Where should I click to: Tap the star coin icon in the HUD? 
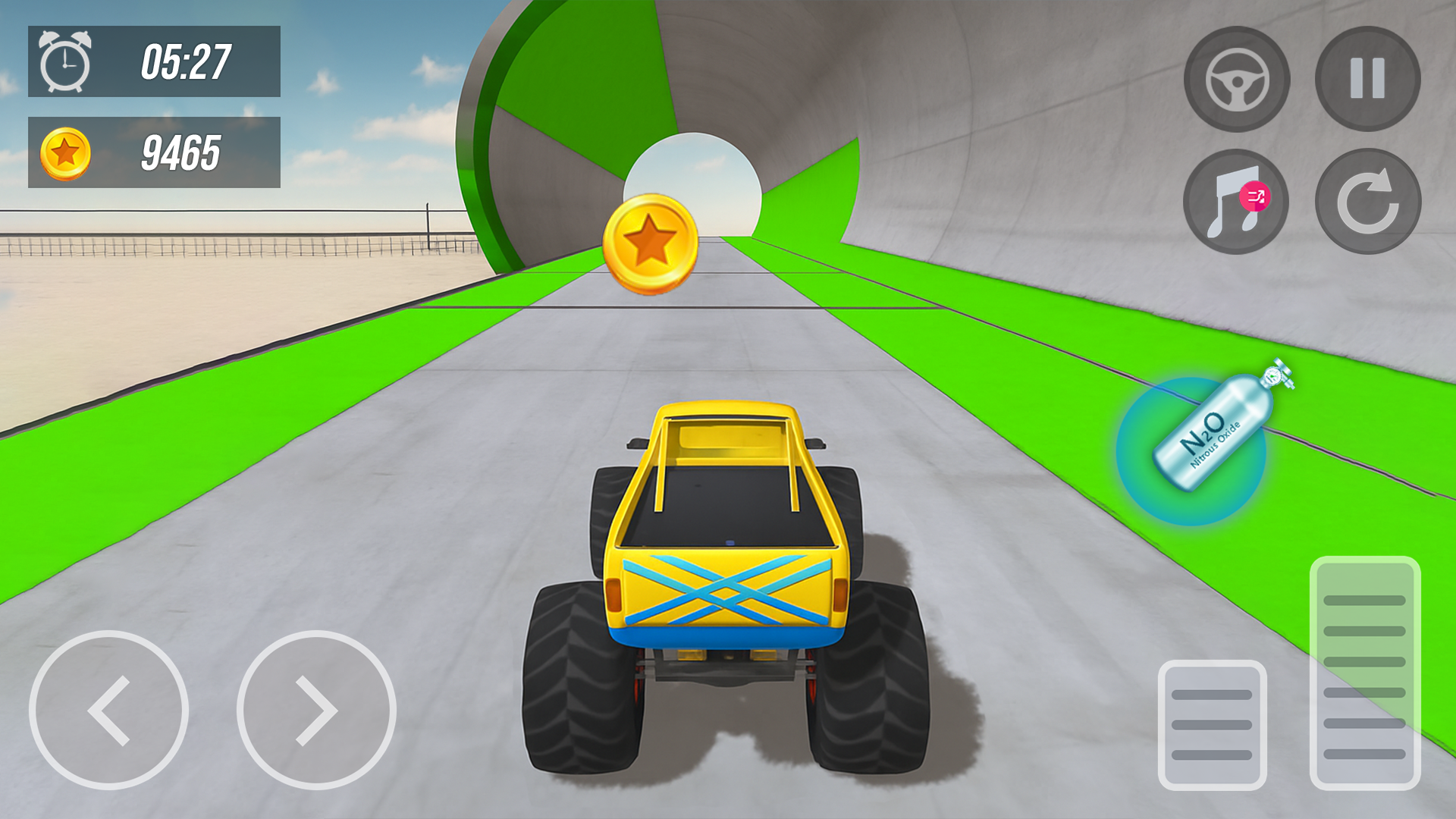[67, 150]
